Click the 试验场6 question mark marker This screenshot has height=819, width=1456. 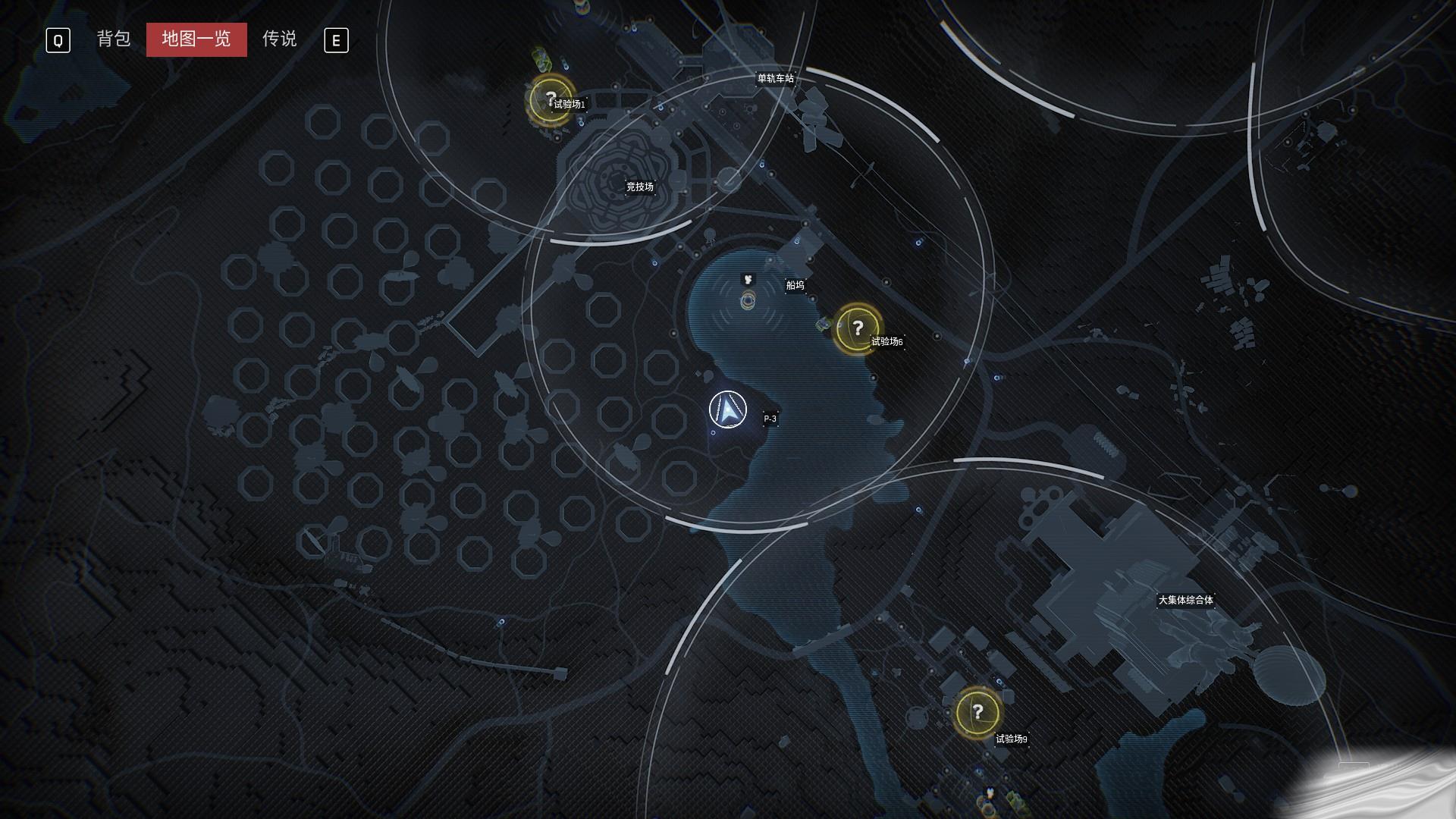(857, 328)
